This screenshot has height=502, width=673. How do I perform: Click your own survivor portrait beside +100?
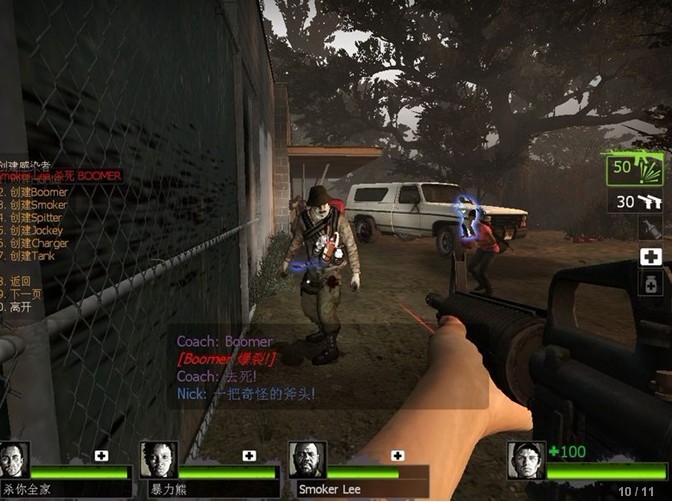[526, 460]
